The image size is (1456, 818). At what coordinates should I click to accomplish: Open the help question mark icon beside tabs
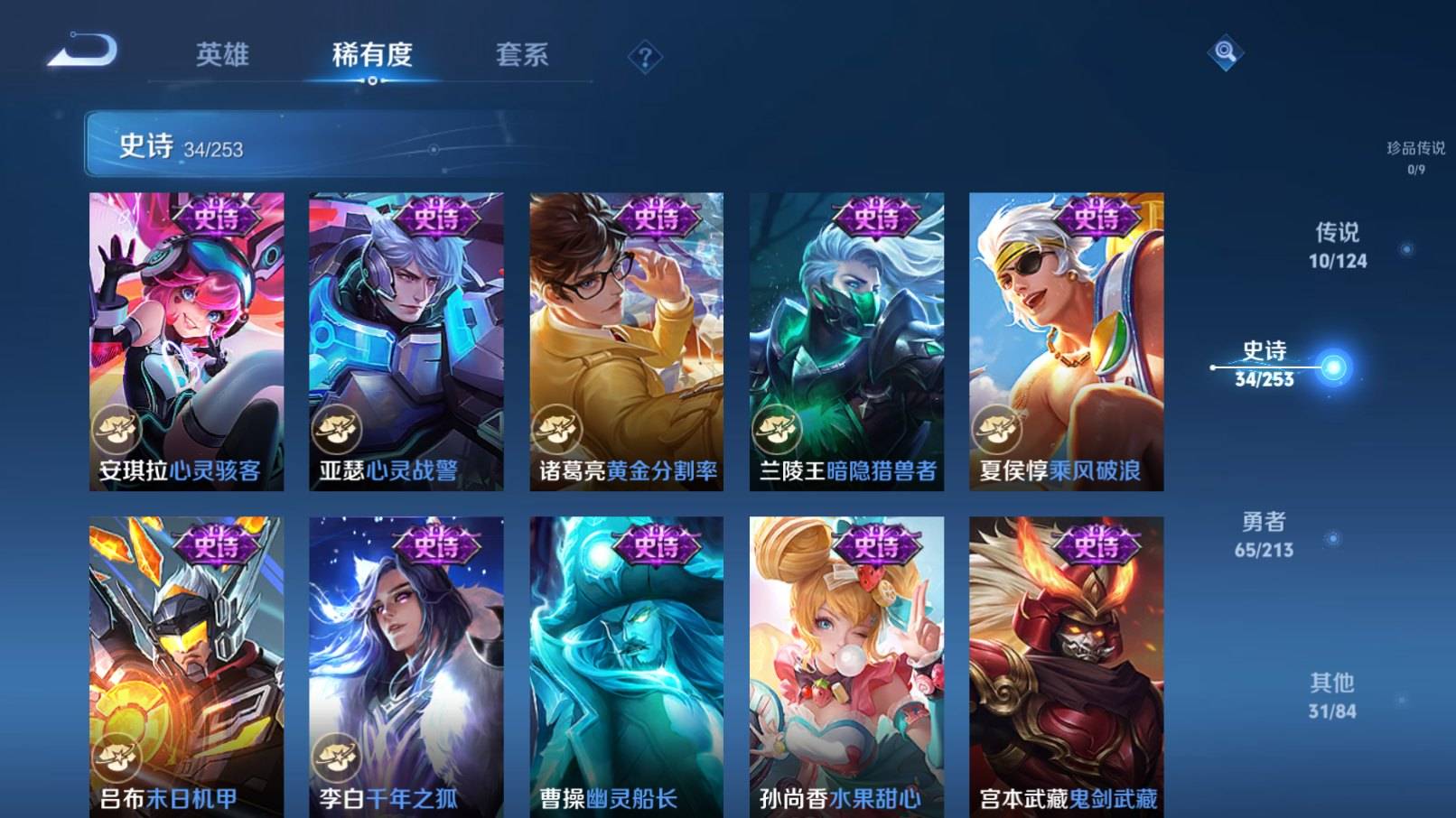[643, 57]
